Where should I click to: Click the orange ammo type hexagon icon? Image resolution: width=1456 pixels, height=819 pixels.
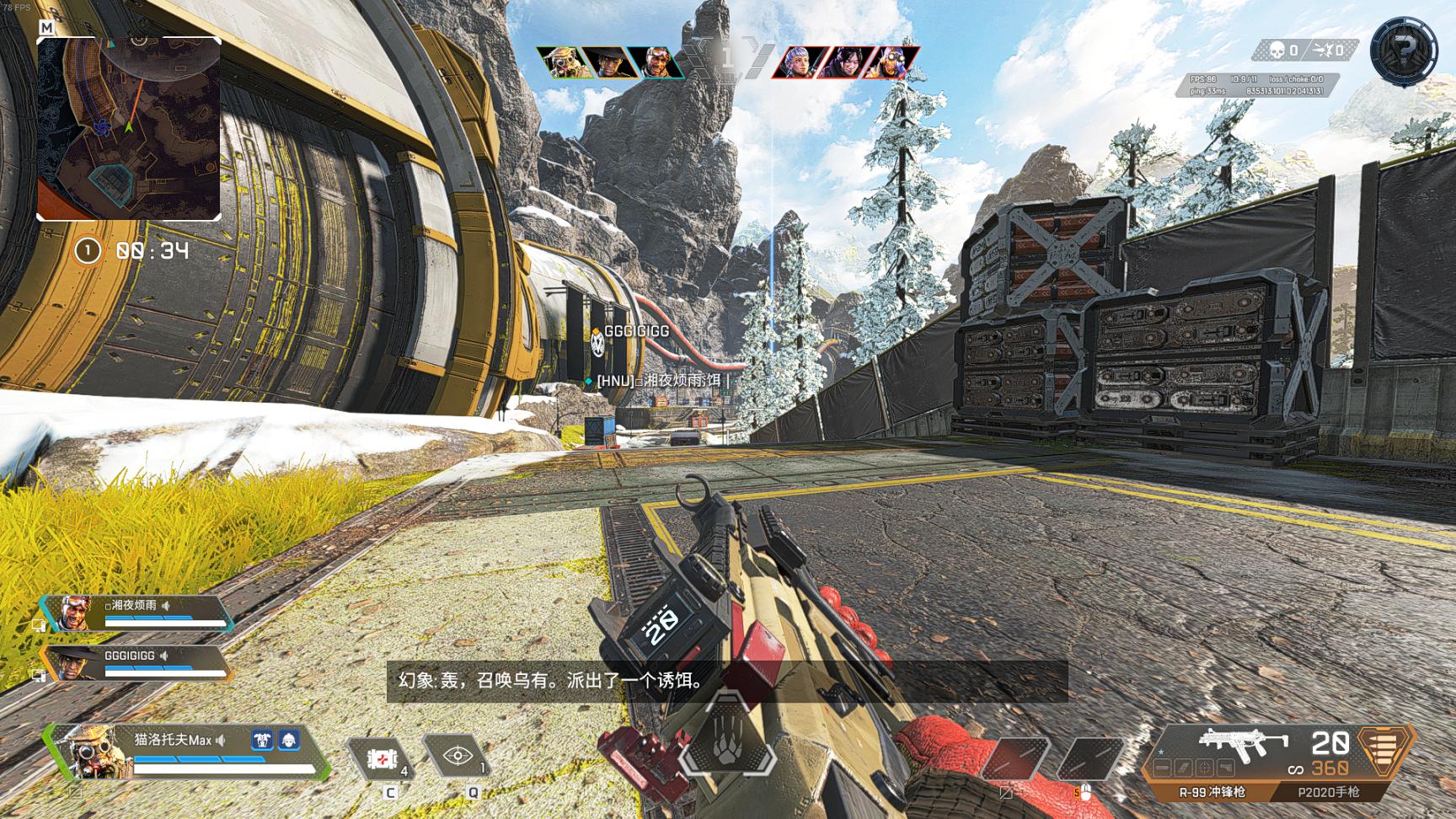tap(1384, 749)
